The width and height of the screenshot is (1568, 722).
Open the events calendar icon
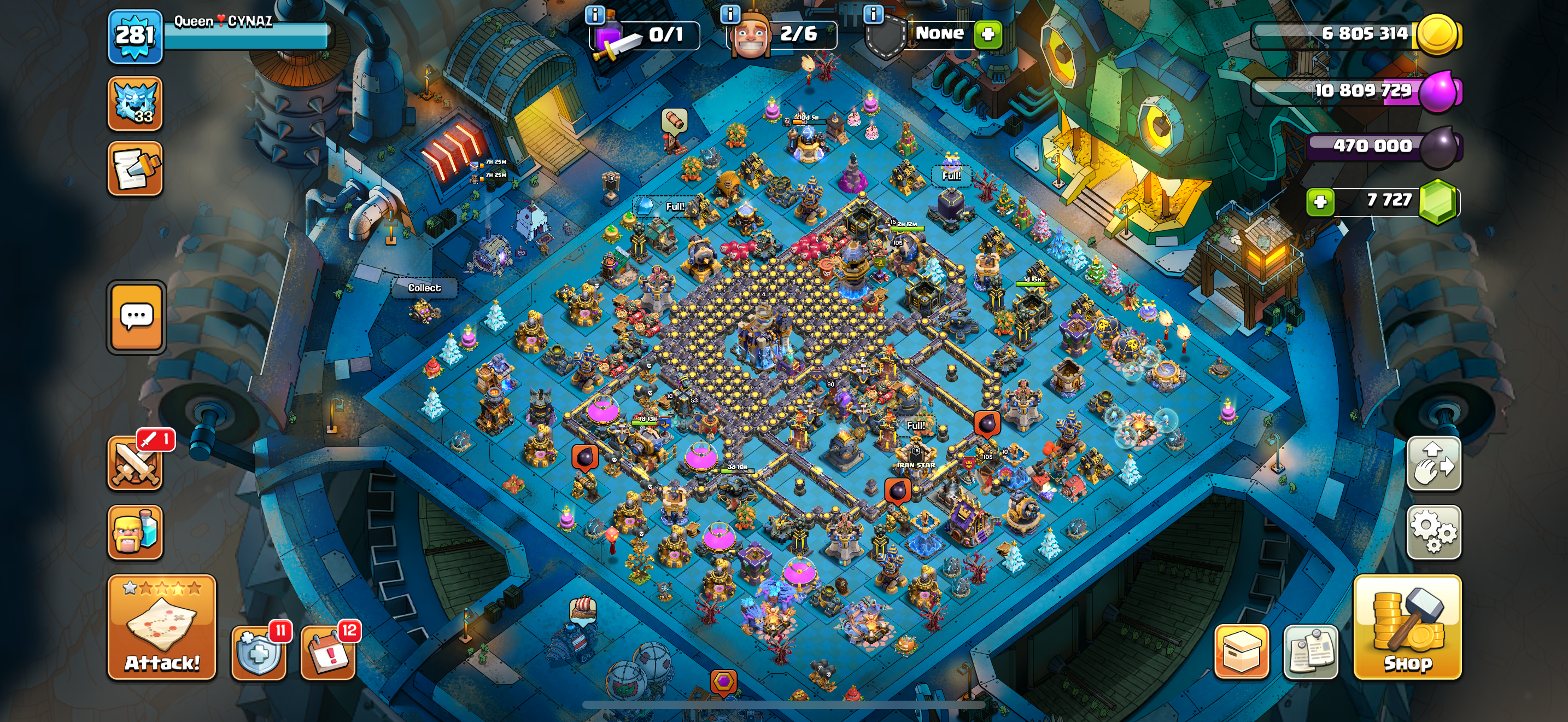(x=329, y=653)
